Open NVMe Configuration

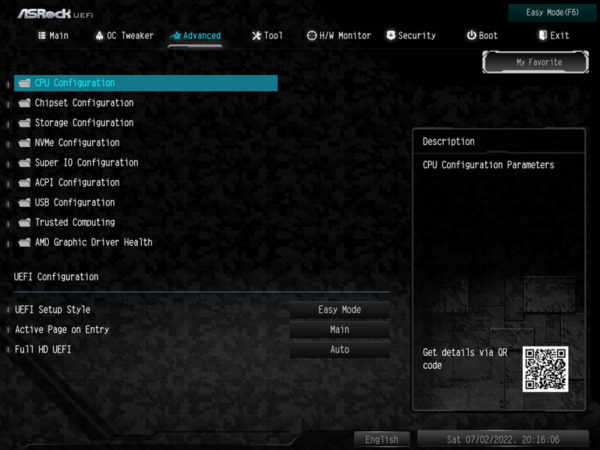(x=77, y=143)
